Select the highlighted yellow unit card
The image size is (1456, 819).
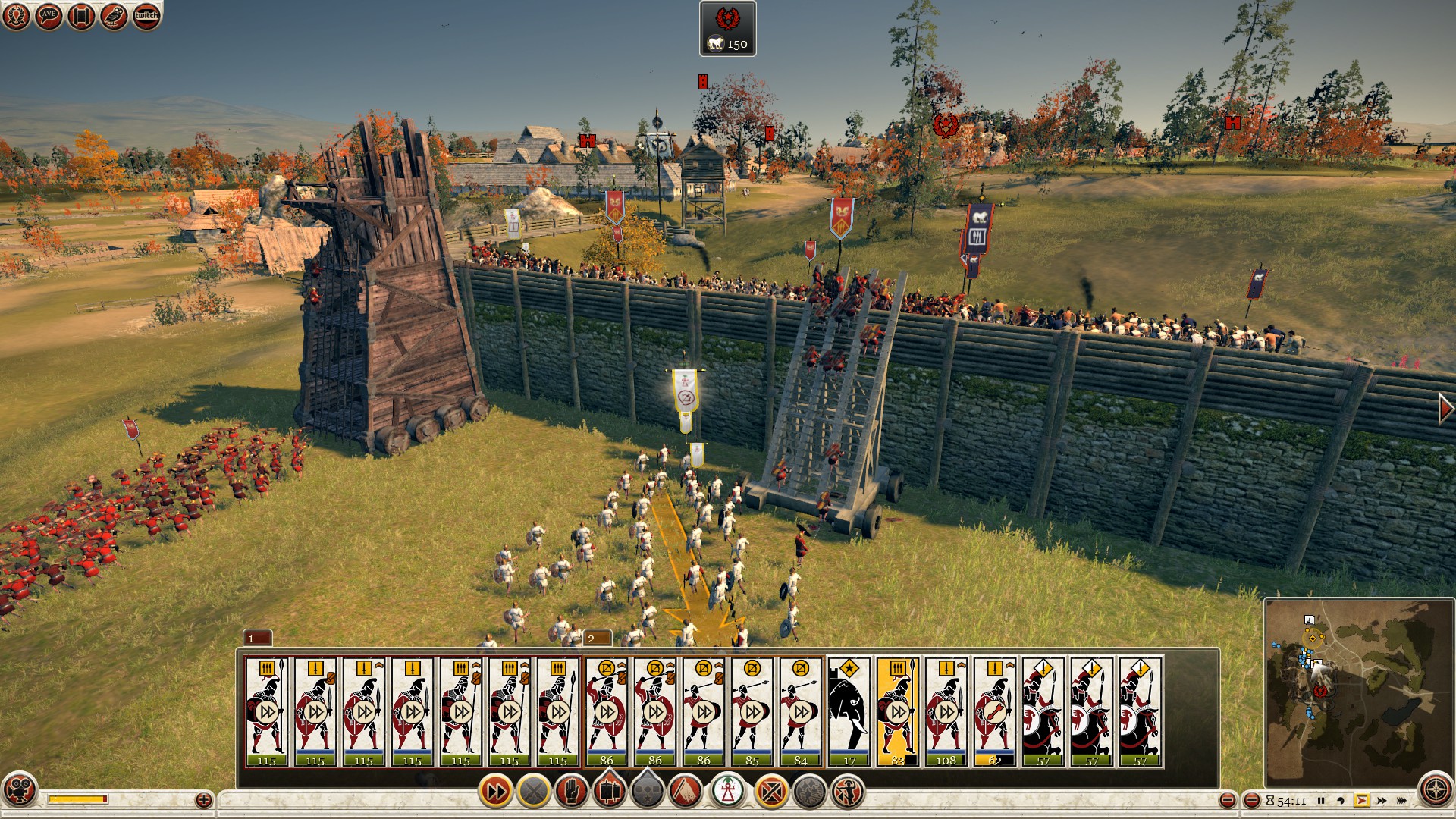click(897, 712)
